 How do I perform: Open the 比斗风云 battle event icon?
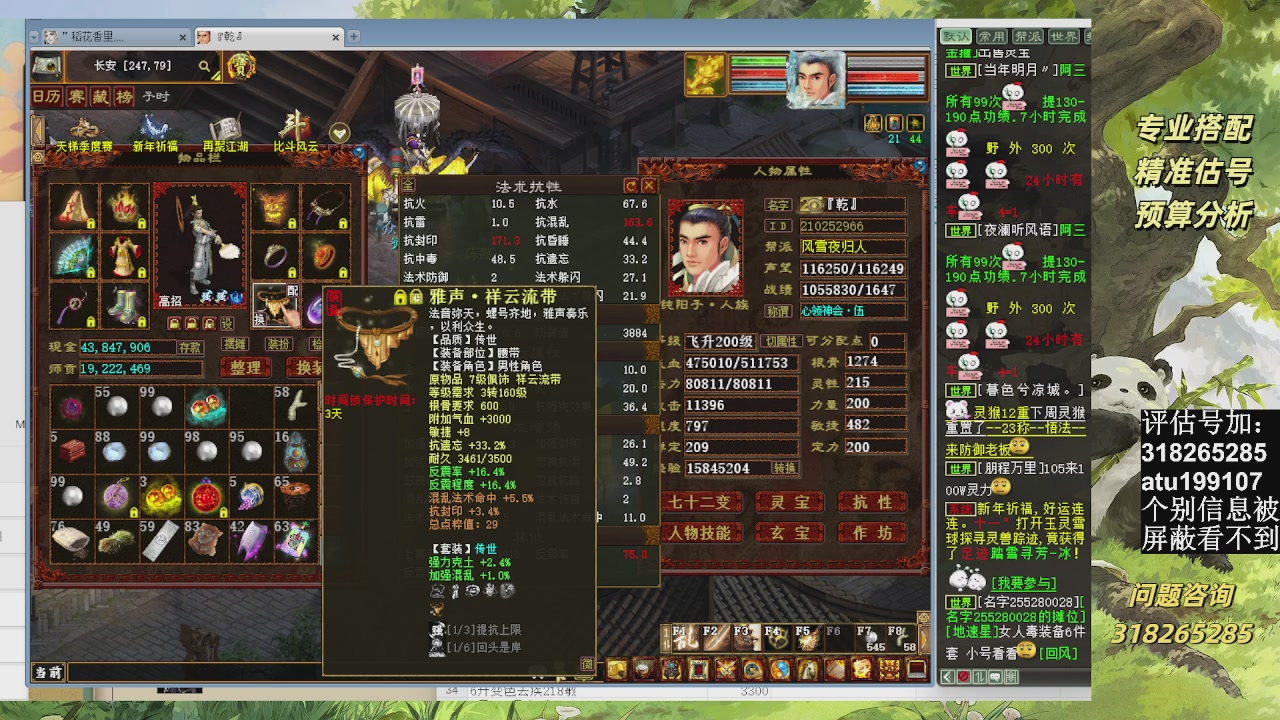pyautogui.click(x=296, y=124)
